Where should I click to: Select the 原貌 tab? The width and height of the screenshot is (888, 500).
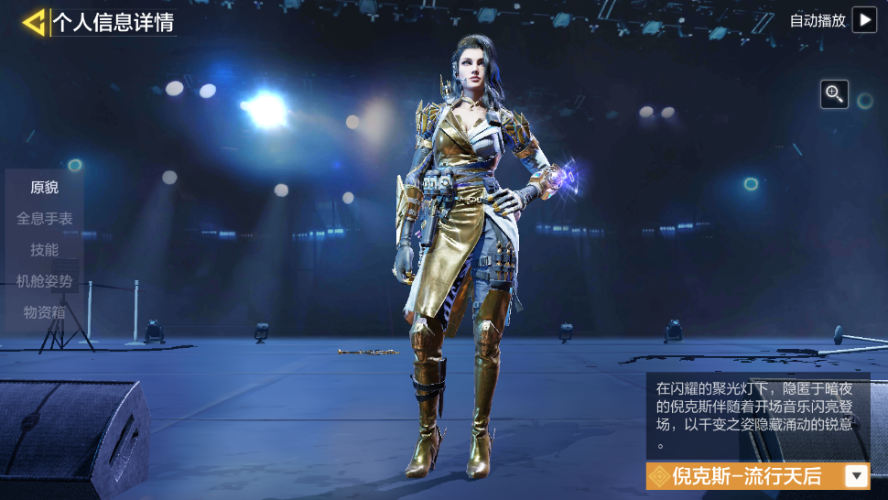click(44, 187)
